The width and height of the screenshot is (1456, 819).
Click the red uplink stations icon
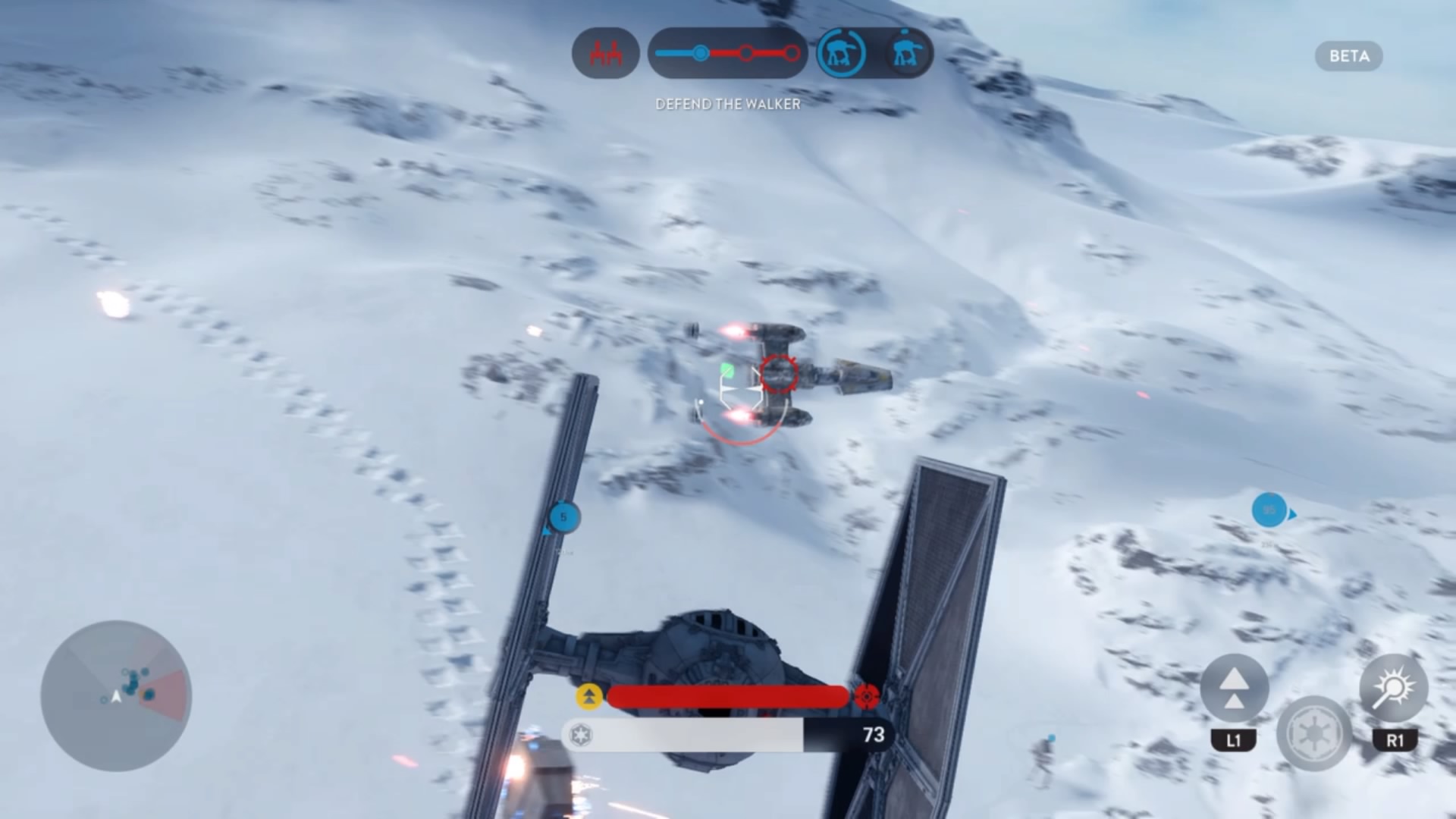pos(606,53)
